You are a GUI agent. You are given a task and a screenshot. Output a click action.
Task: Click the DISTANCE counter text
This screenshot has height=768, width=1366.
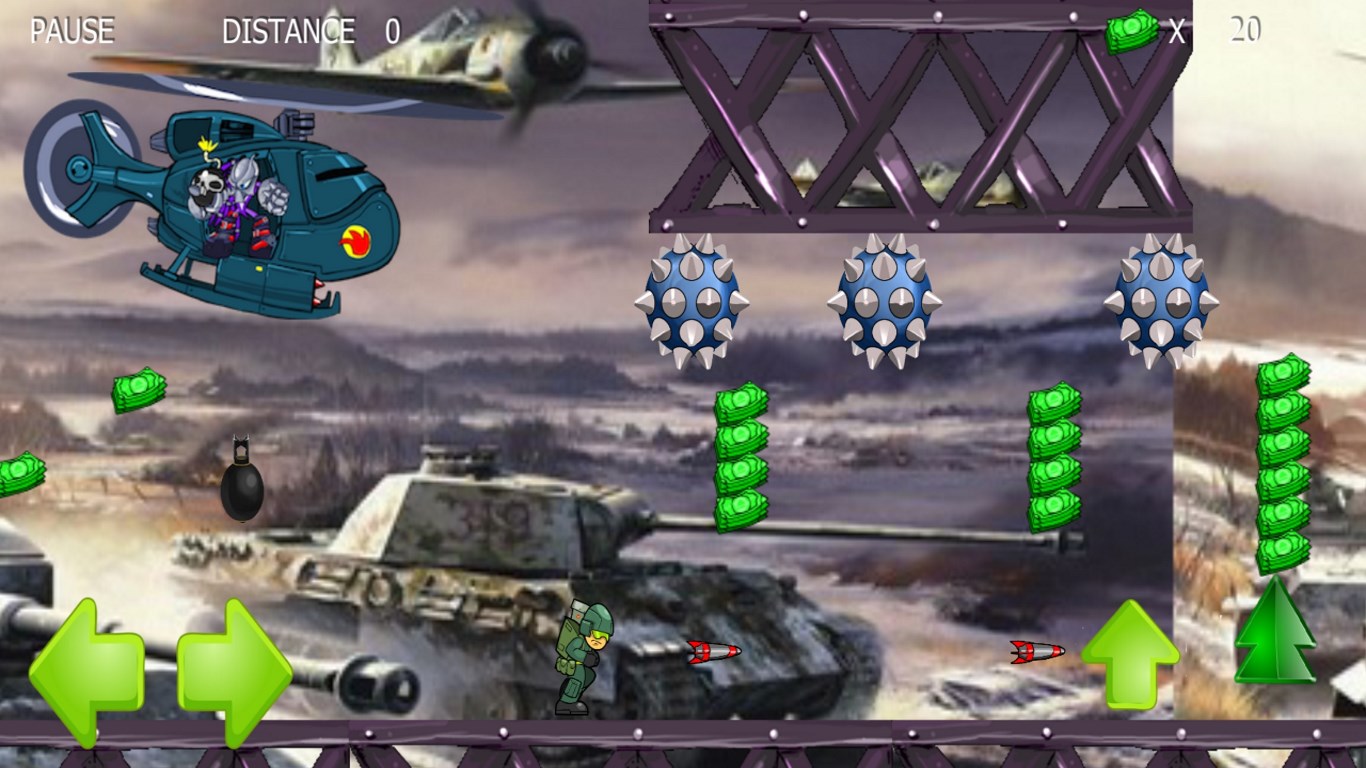288,31
